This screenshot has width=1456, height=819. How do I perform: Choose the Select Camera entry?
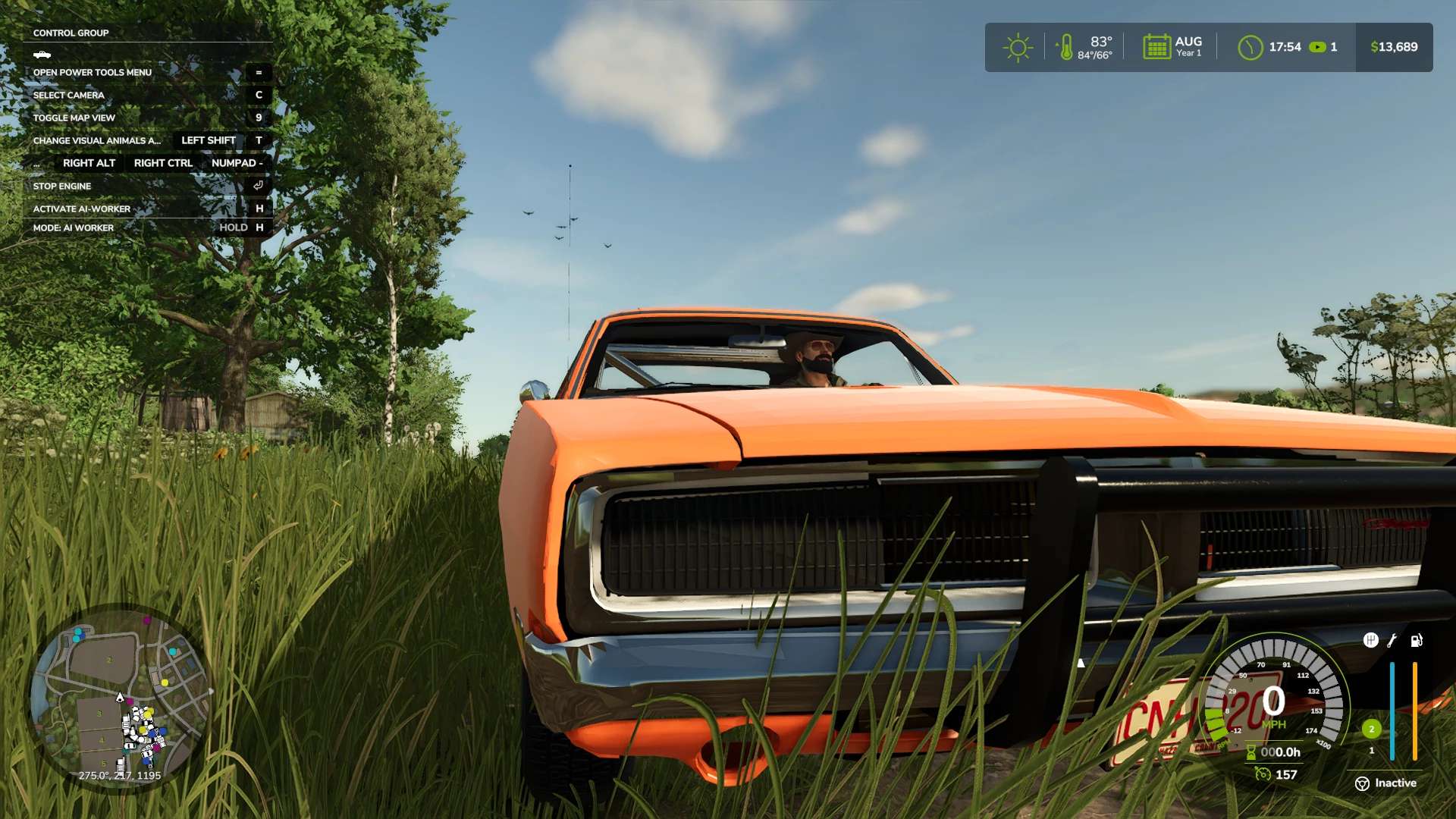[69, 96]
